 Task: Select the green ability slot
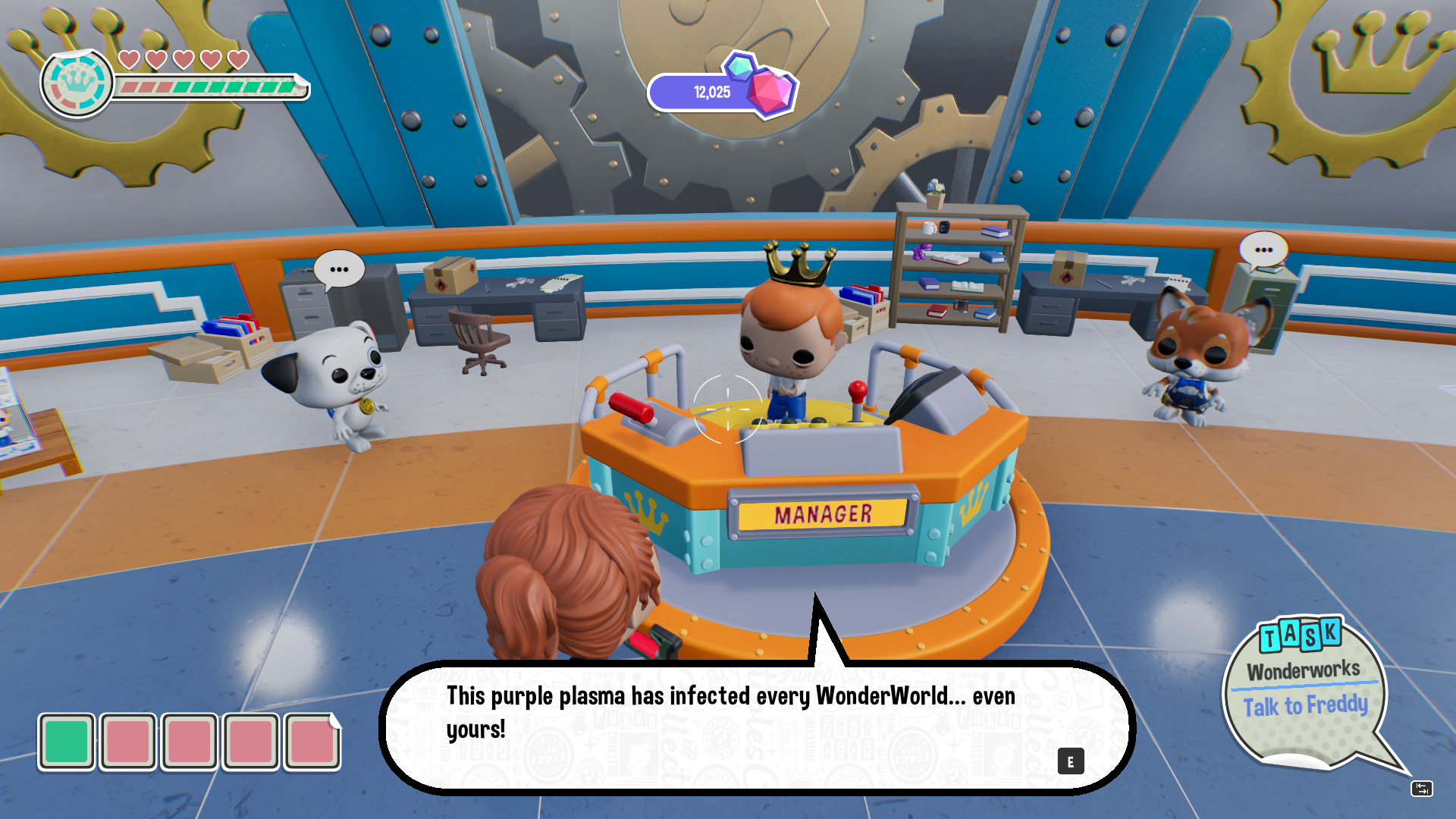[x=67, y=742]
